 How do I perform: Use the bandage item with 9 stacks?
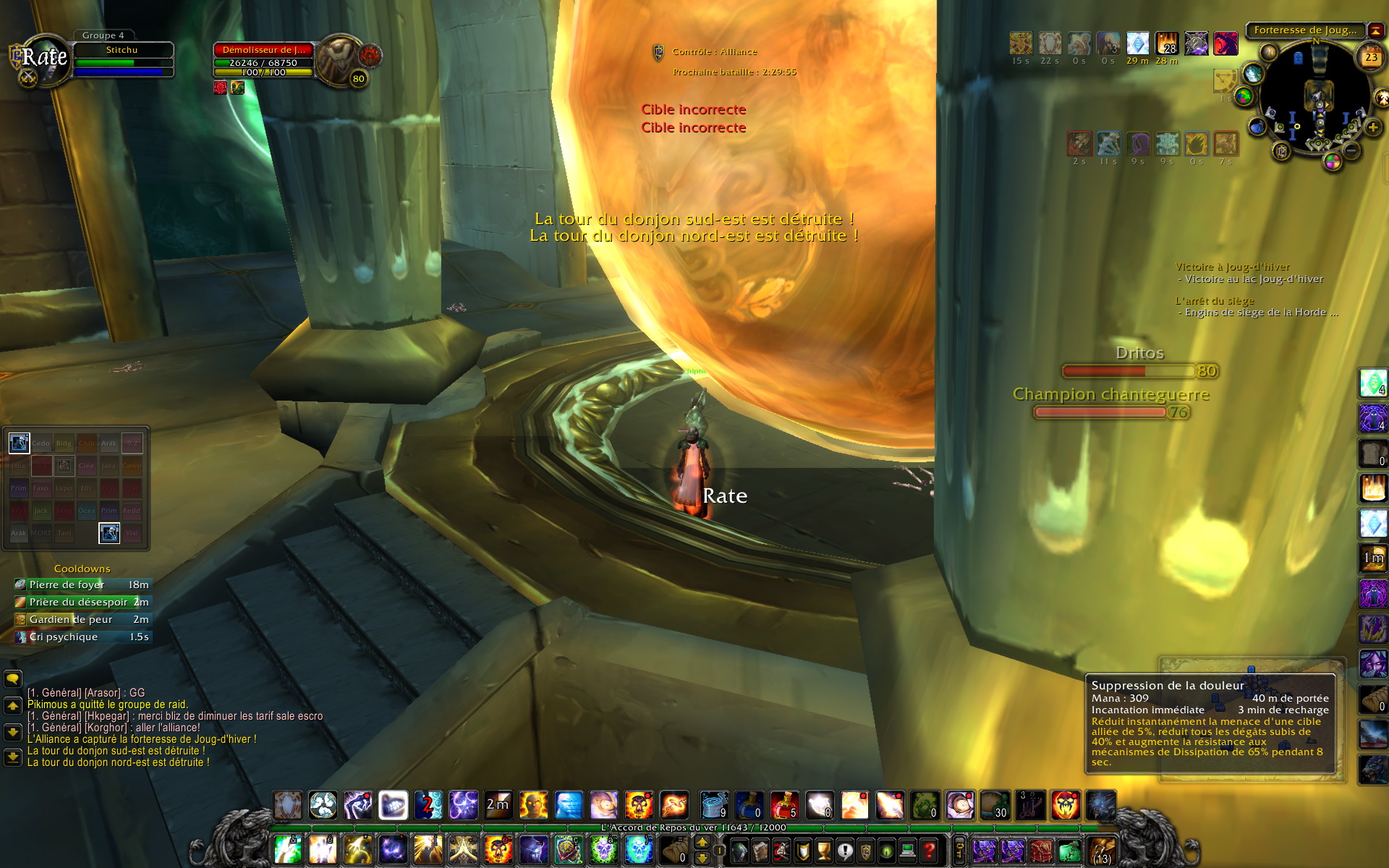pyautogui.click(x=713, y=805)
